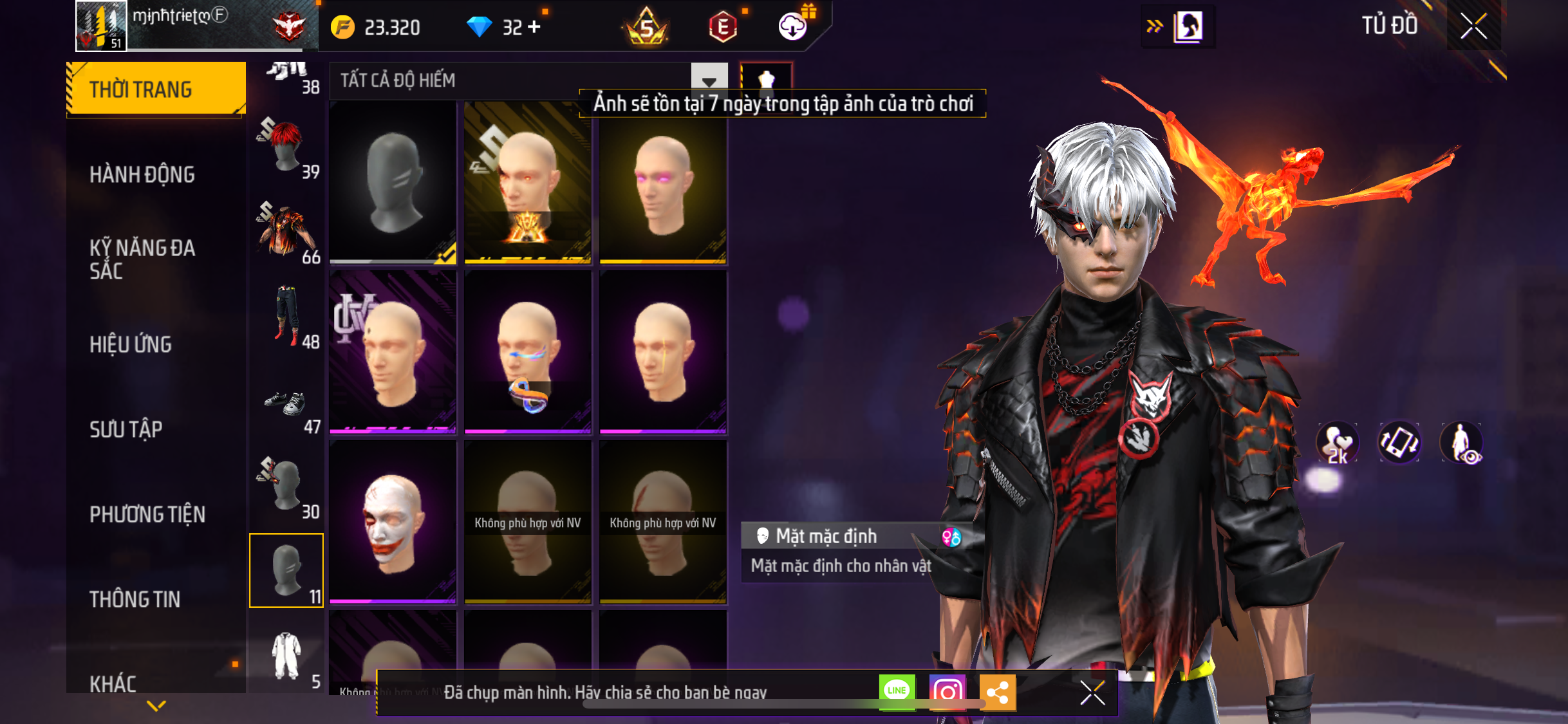The image size is (1568, 724).
Task: Go to the Sưu Tập tab
Action: [x=126, y=429]
